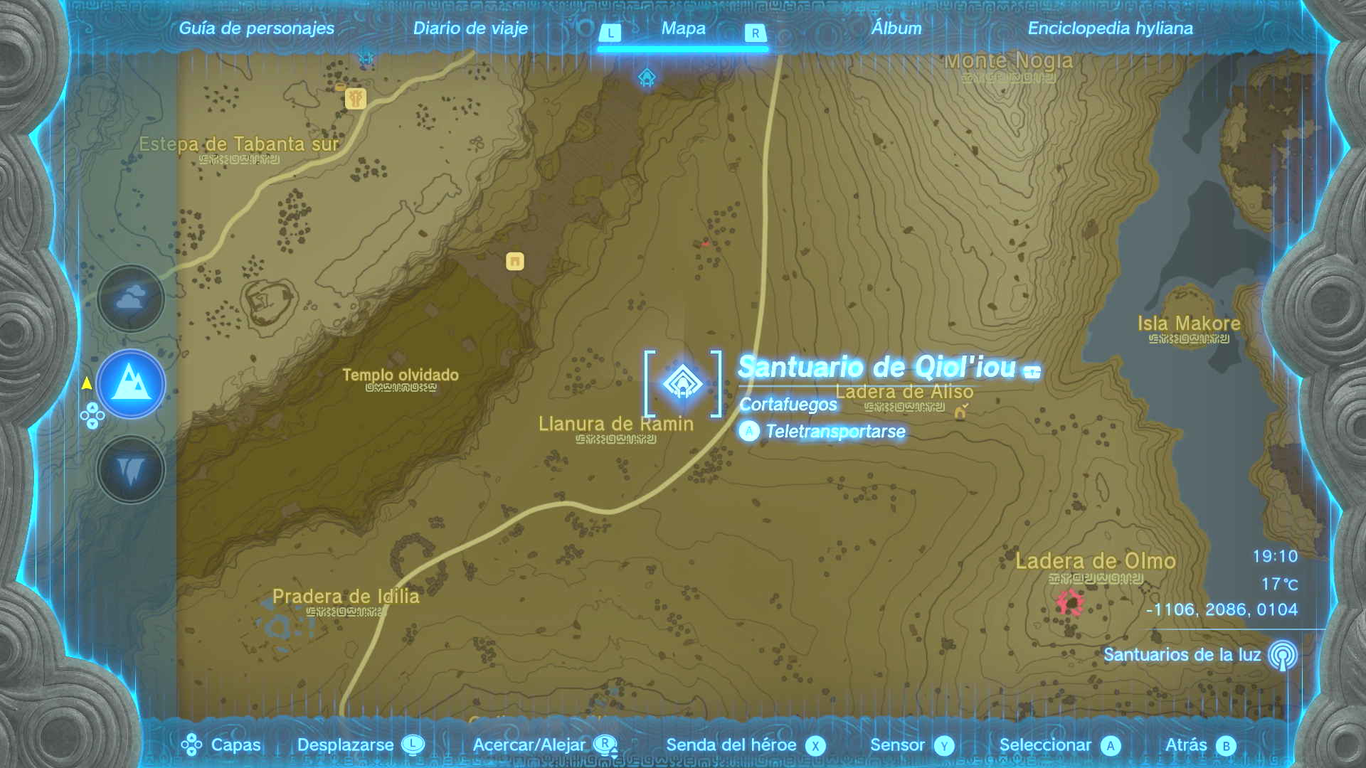Viewport: 1366px width, 768px height.
Task: Switch to the Álbum tab
Action: tap(895, 28)
